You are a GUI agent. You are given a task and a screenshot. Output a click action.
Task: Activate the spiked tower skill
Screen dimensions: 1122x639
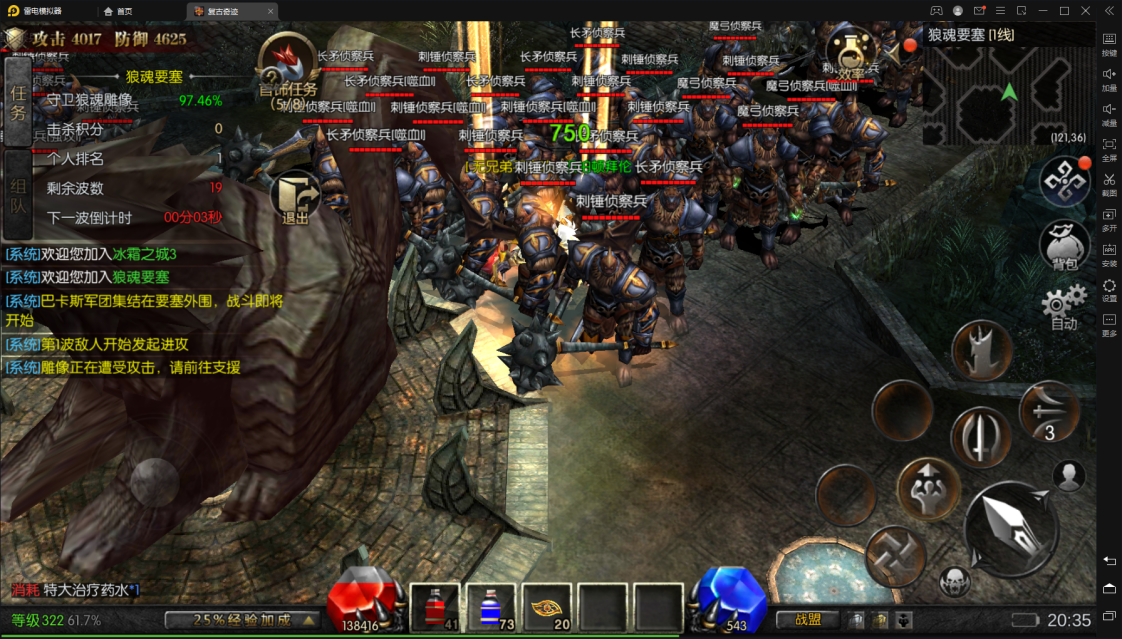[984, 352]
